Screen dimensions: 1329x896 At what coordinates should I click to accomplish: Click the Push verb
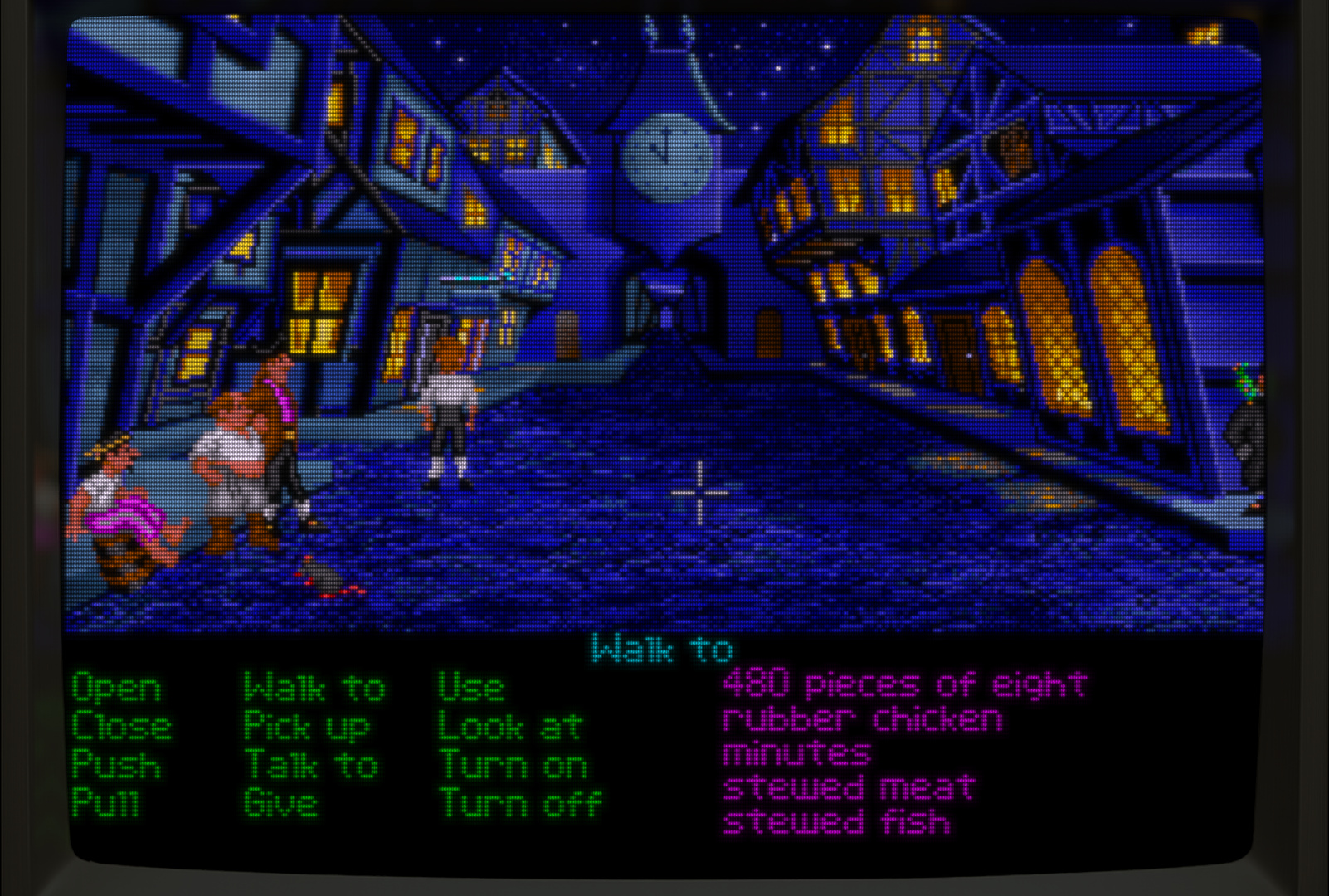116,765
